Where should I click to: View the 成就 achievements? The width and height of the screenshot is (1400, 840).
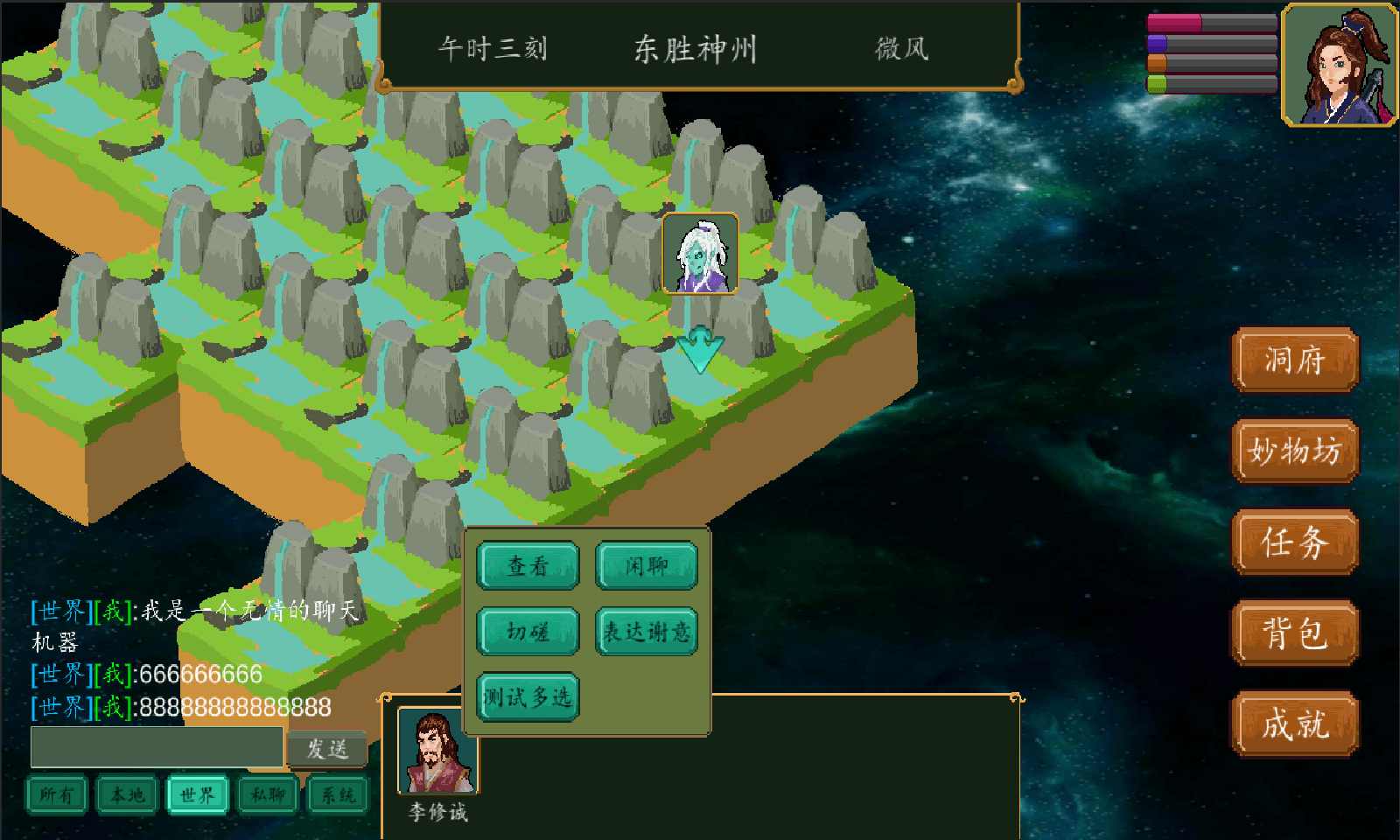1294,724
